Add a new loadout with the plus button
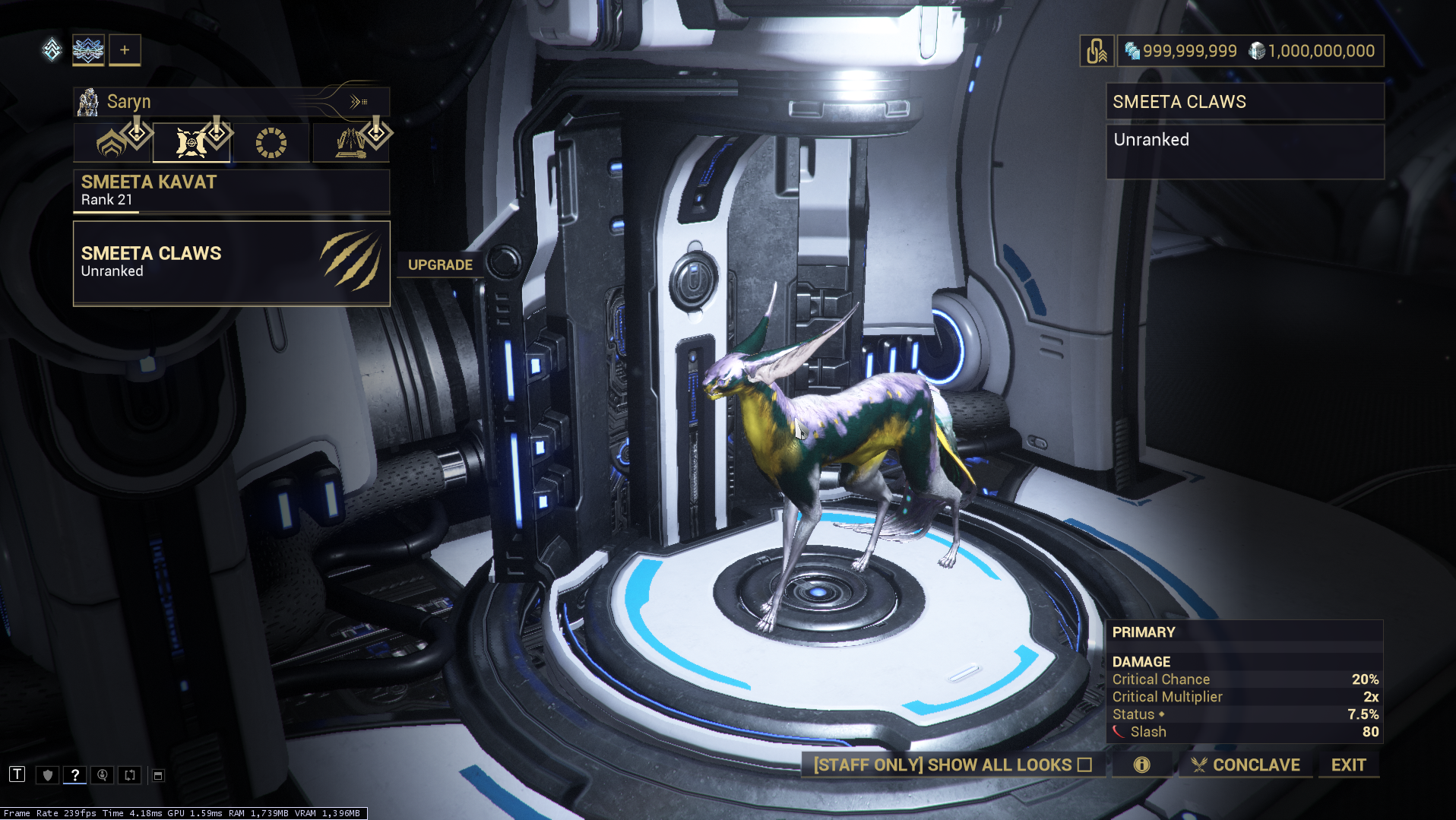This screenshot has height=820, width=1456. coord(125,50)
